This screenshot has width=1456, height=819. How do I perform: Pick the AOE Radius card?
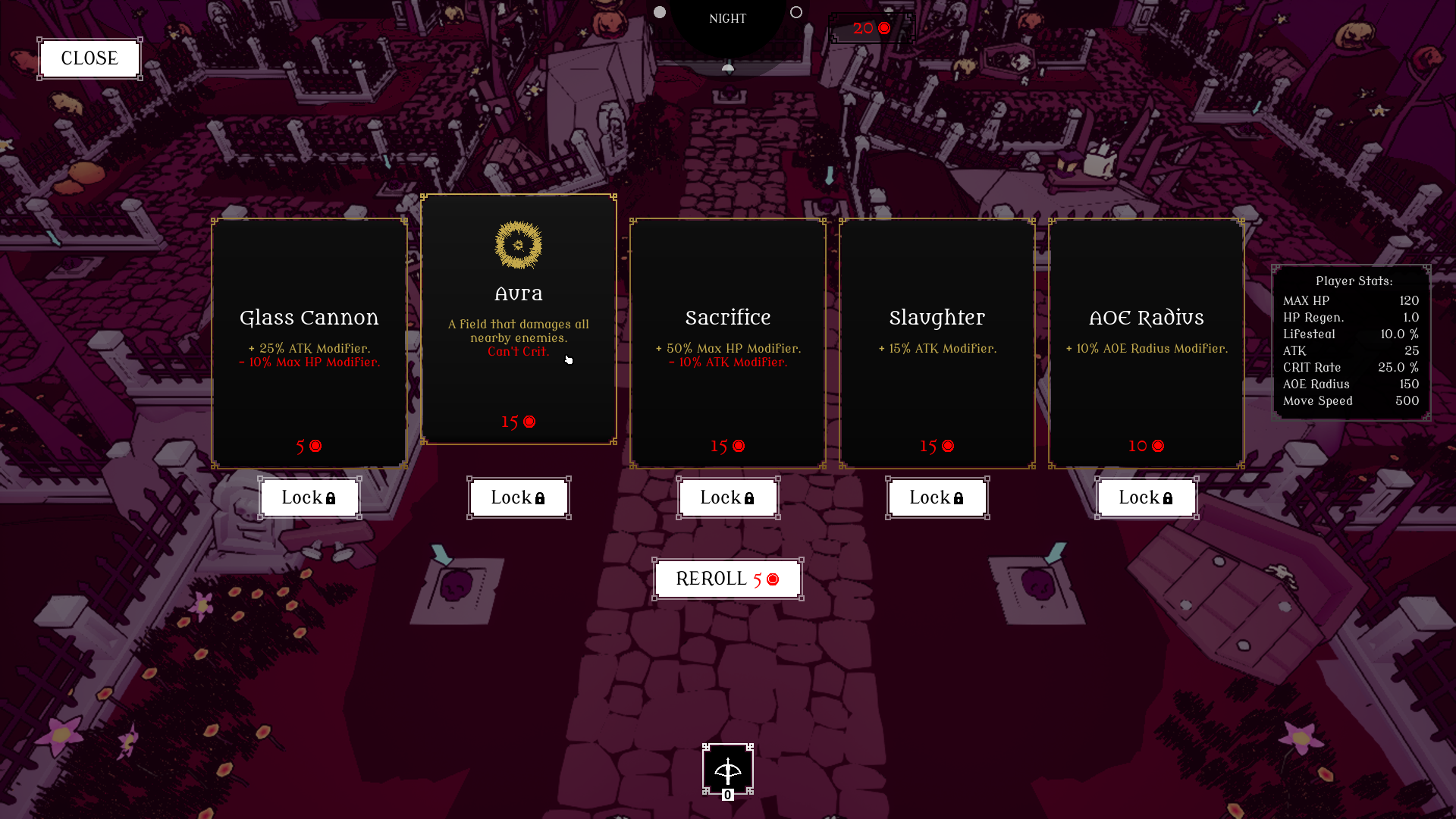click(1147, 343)
